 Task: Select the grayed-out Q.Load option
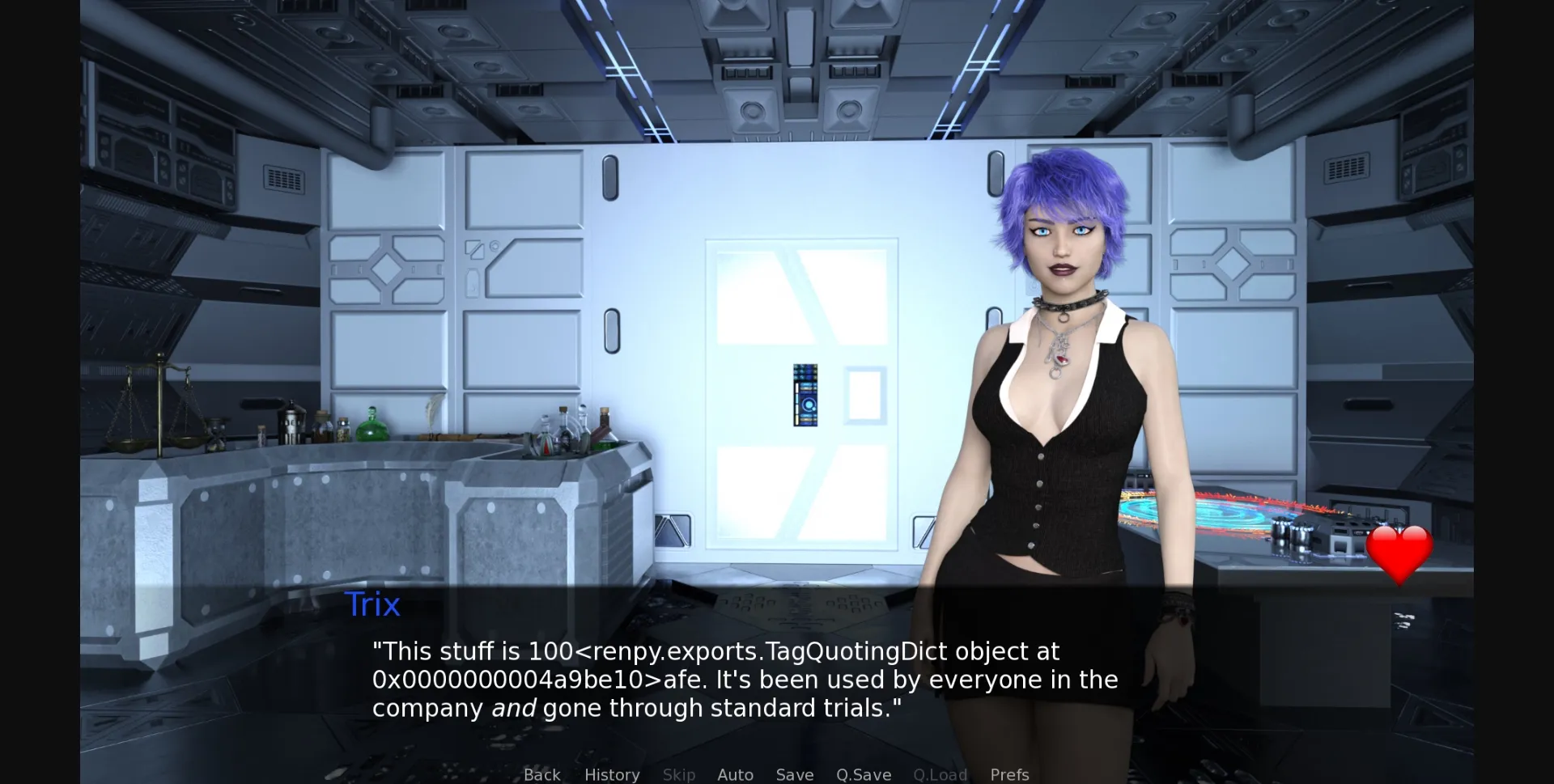click(x=940, y=774)
